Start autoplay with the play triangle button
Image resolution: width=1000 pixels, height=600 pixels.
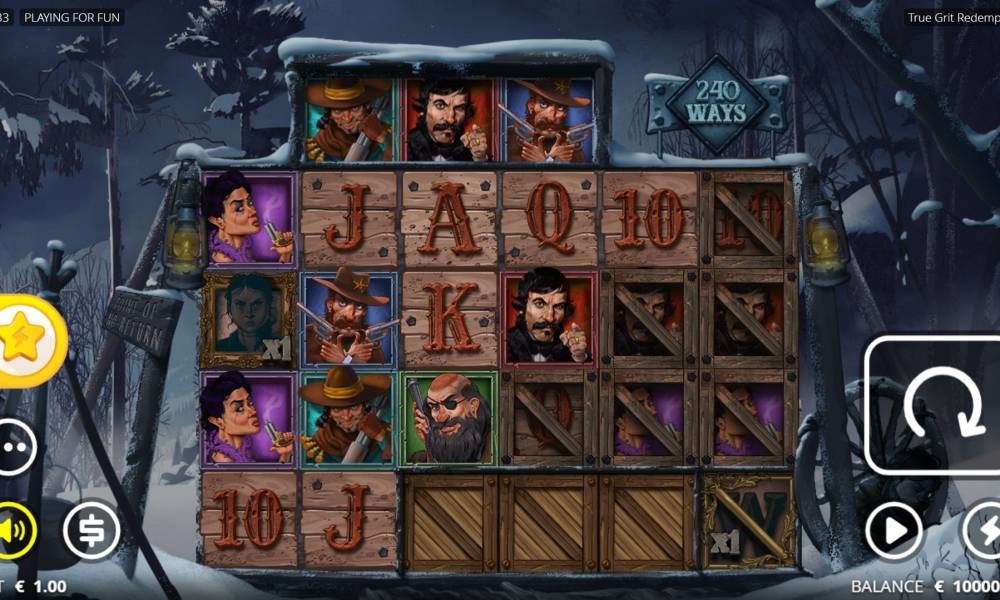pos(893,530)
